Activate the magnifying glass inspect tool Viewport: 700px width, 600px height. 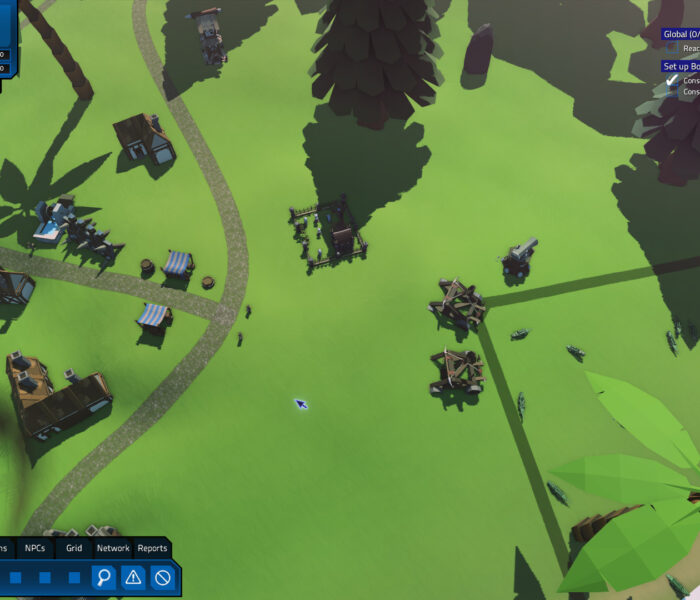coord(104,577)
